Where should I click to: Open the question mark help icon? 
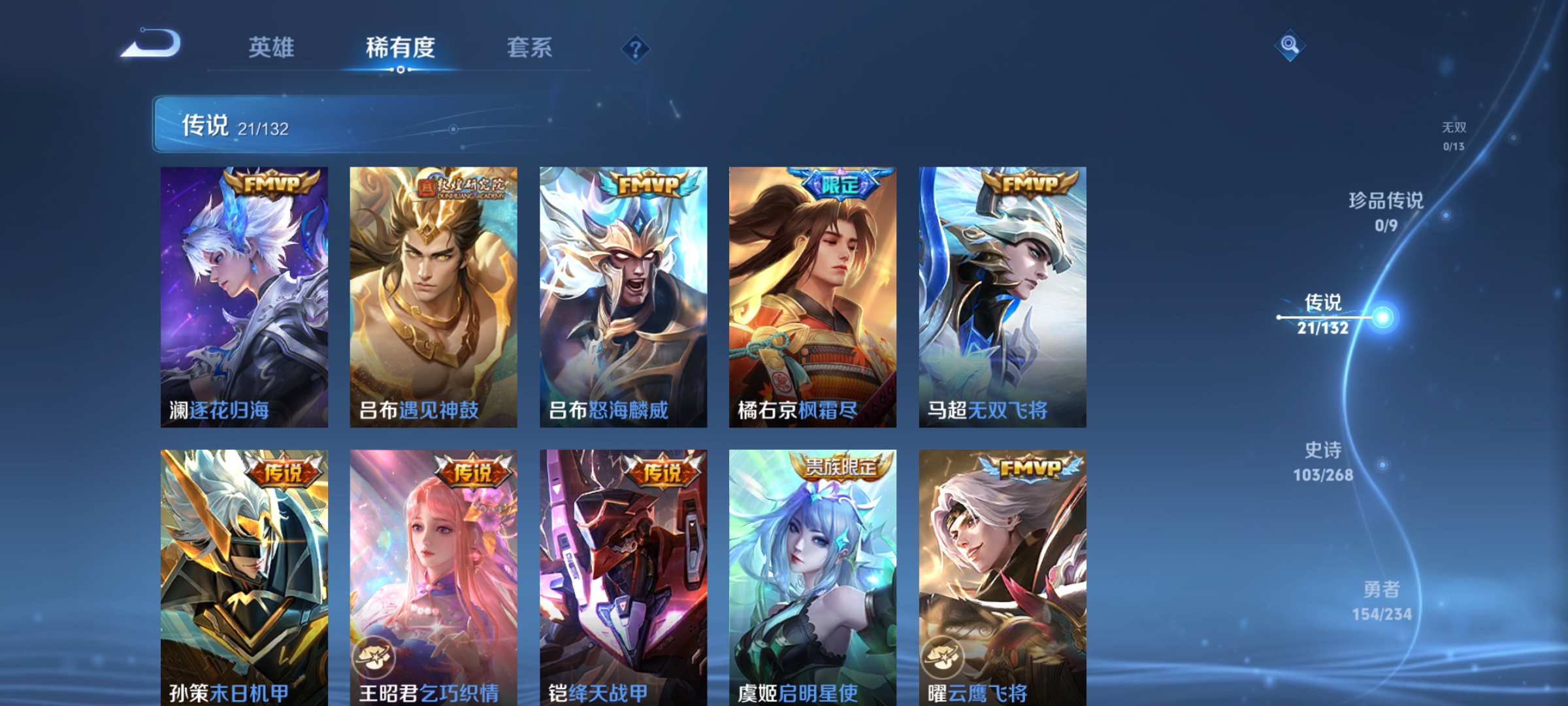pos(637,48)
